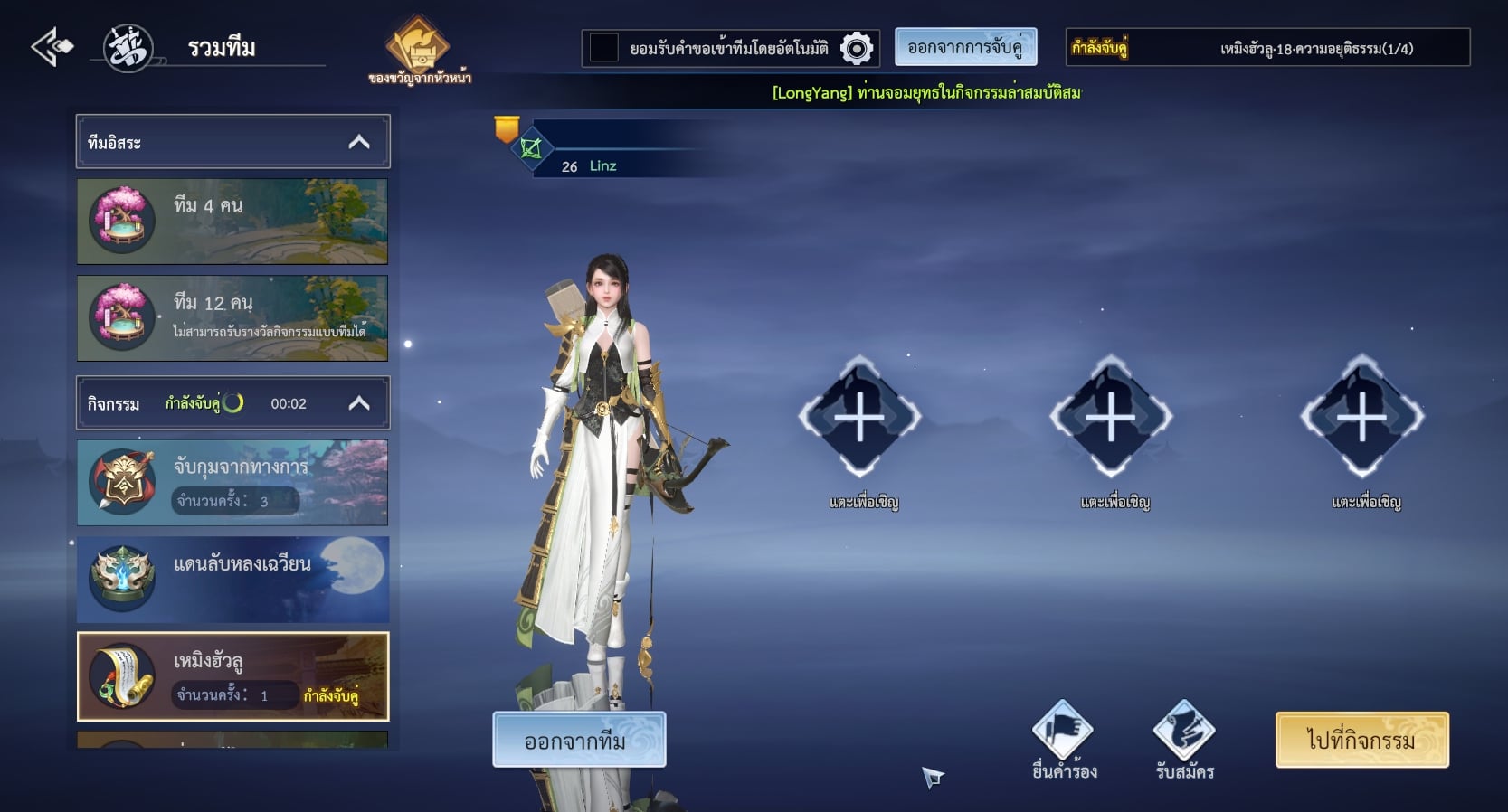Click the ไปที่กิจกรรม go to activity button
Viewport: 1508px width, 812px height.
pos(1361,740)
